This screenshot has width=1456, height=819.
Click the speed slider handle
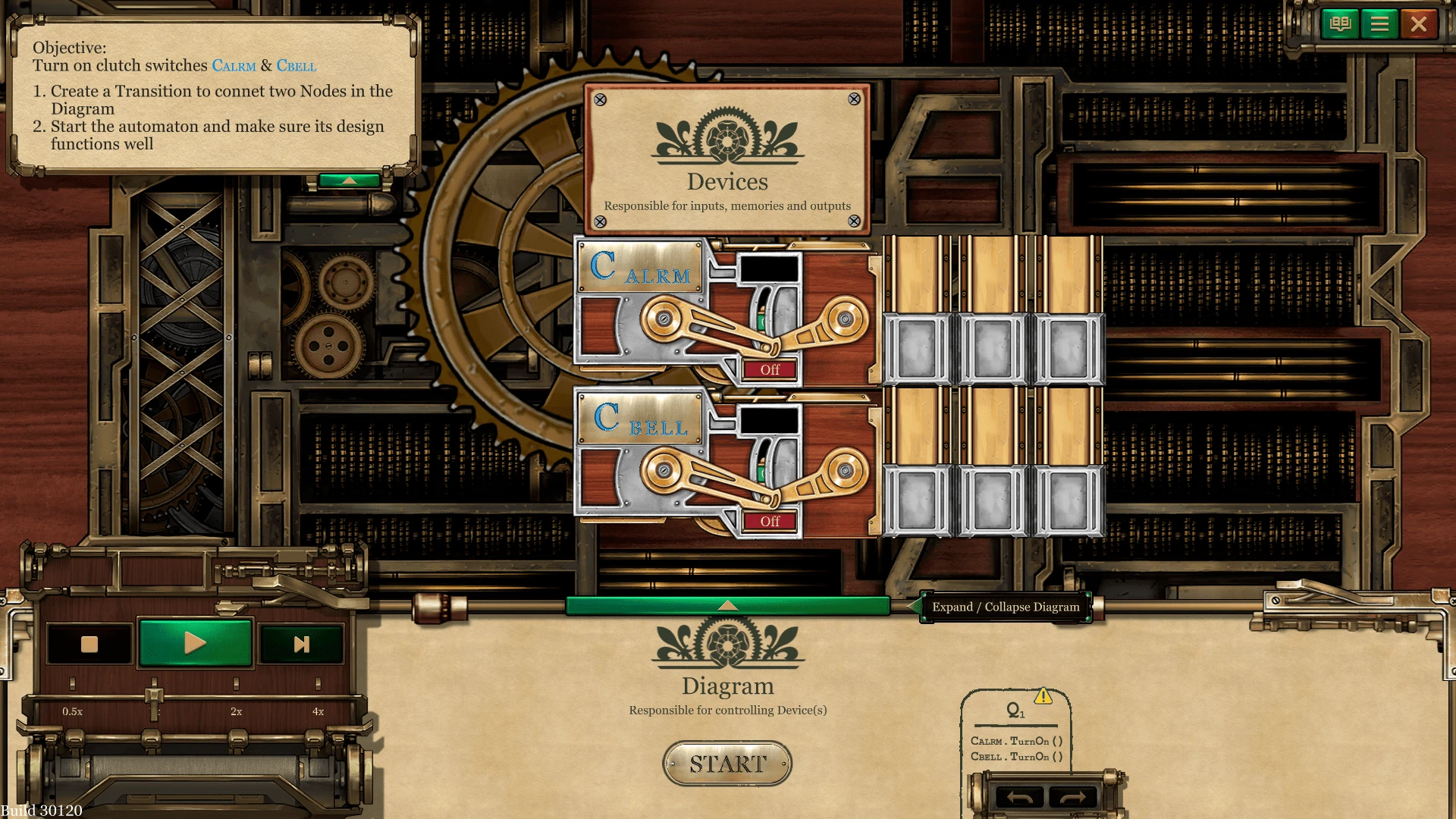tap(154, 695)
